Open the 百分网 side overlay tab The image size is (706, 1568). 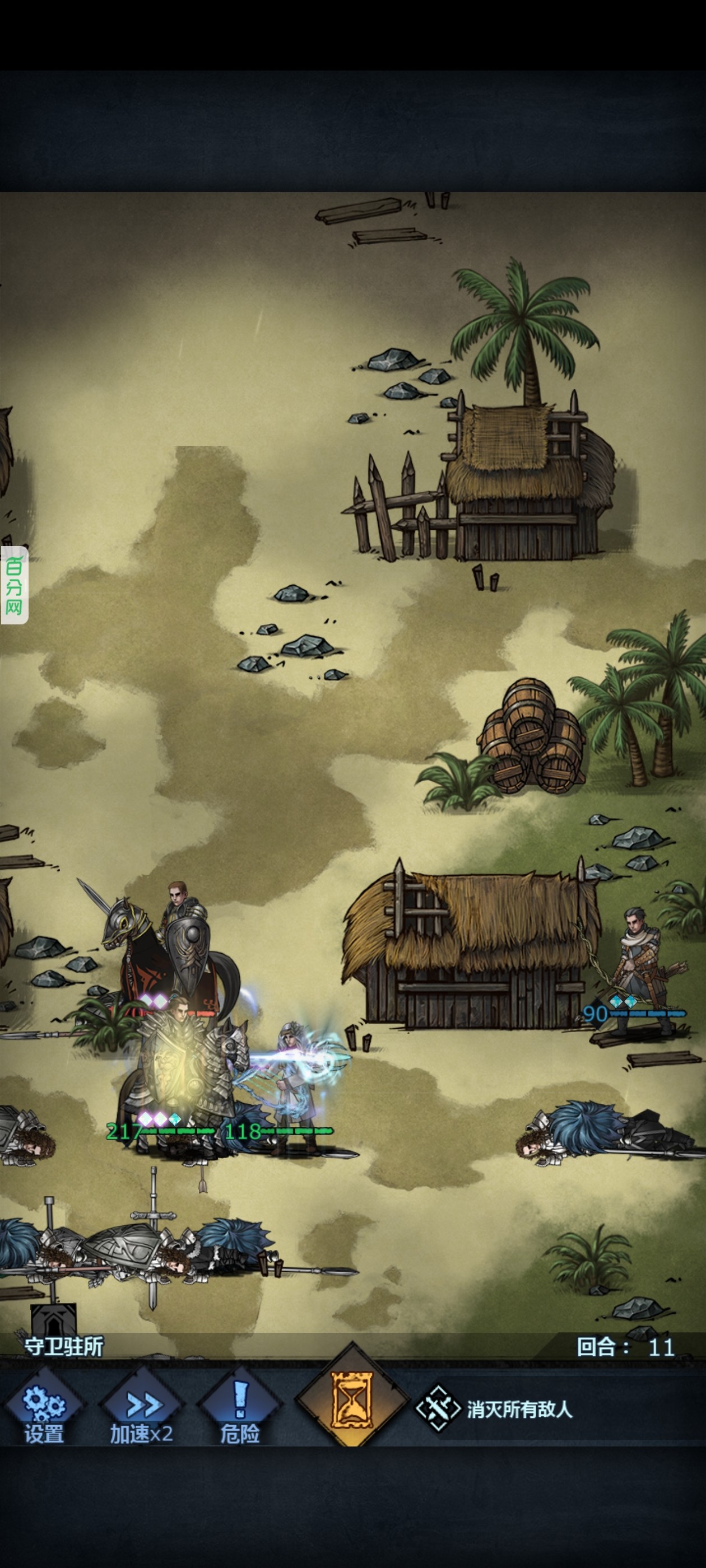coord(14,585)
